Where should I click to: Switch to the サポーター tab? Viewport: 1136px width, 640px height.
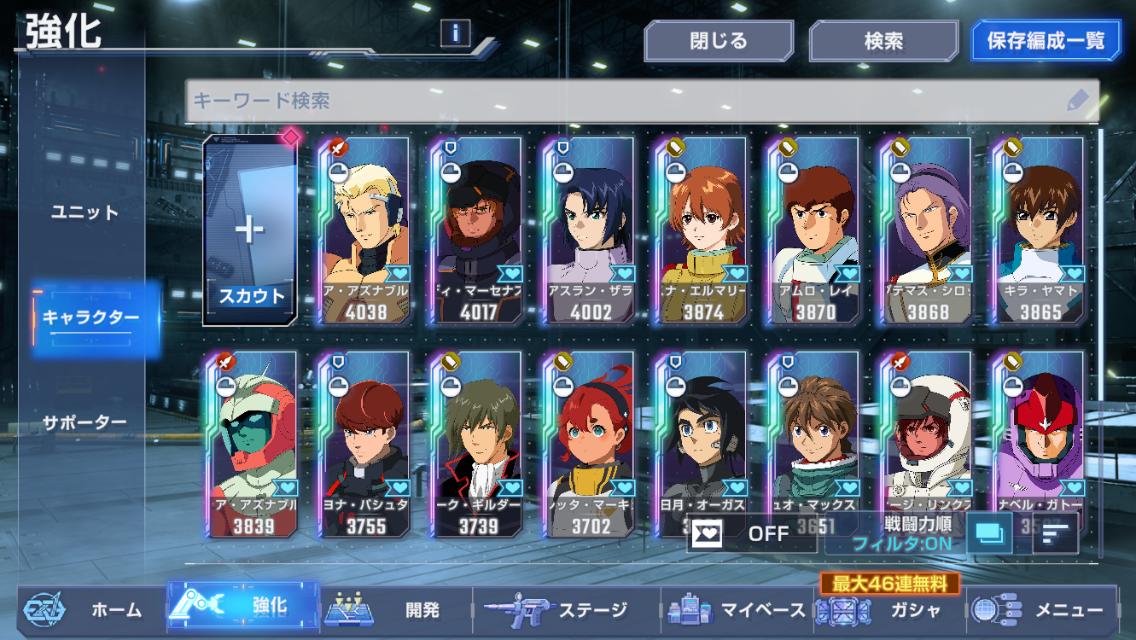click(85, 422)
